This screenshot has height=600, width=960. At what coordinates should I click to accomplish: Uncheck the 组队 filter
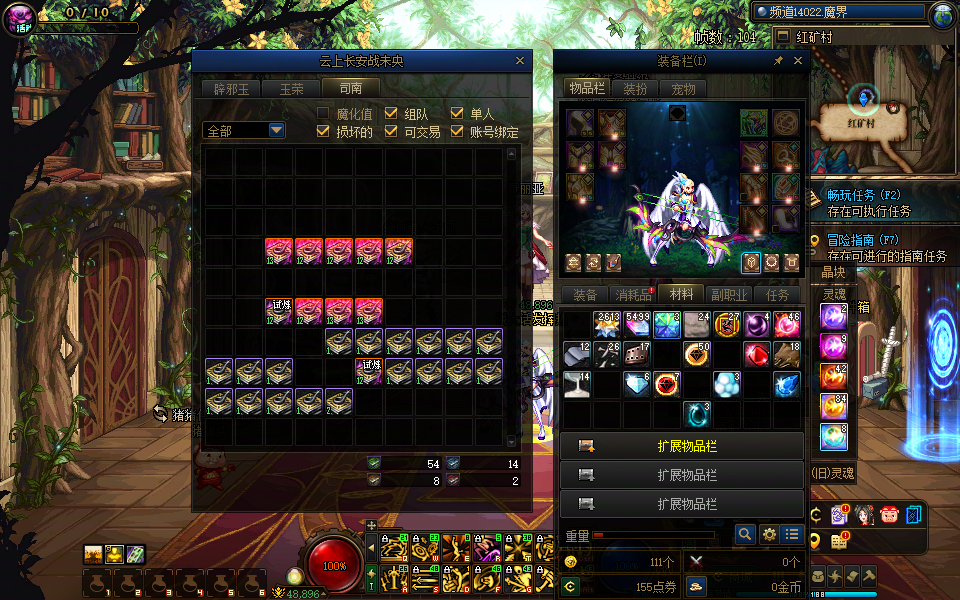[391, 114]
